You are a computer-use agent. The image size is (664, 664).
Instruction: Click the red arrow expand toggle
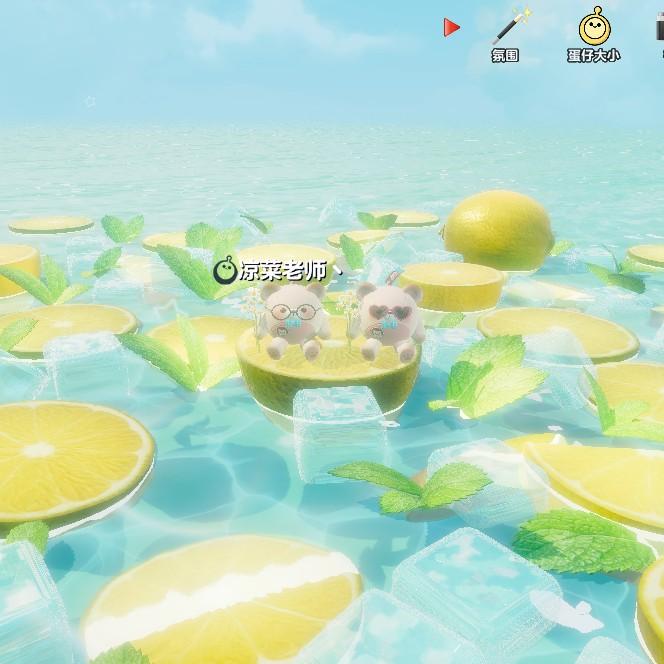pos(452,28)
